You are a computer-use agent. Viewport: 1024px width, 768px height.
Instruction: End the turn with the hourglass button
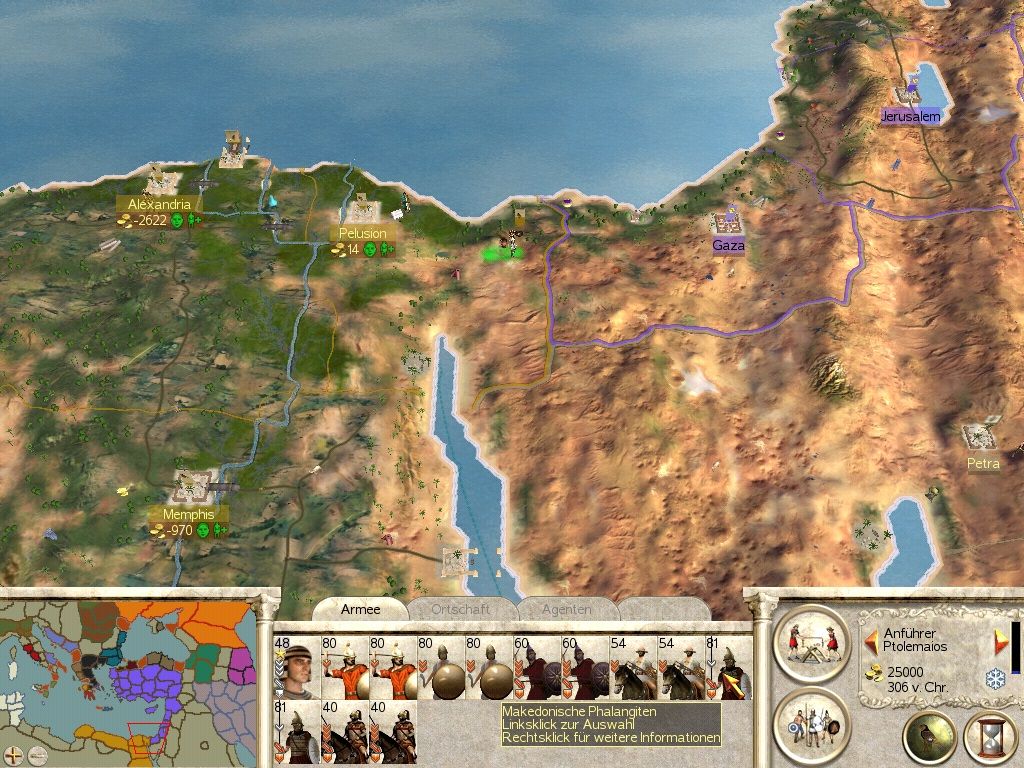pyautogui.click(x=989, y=738)
